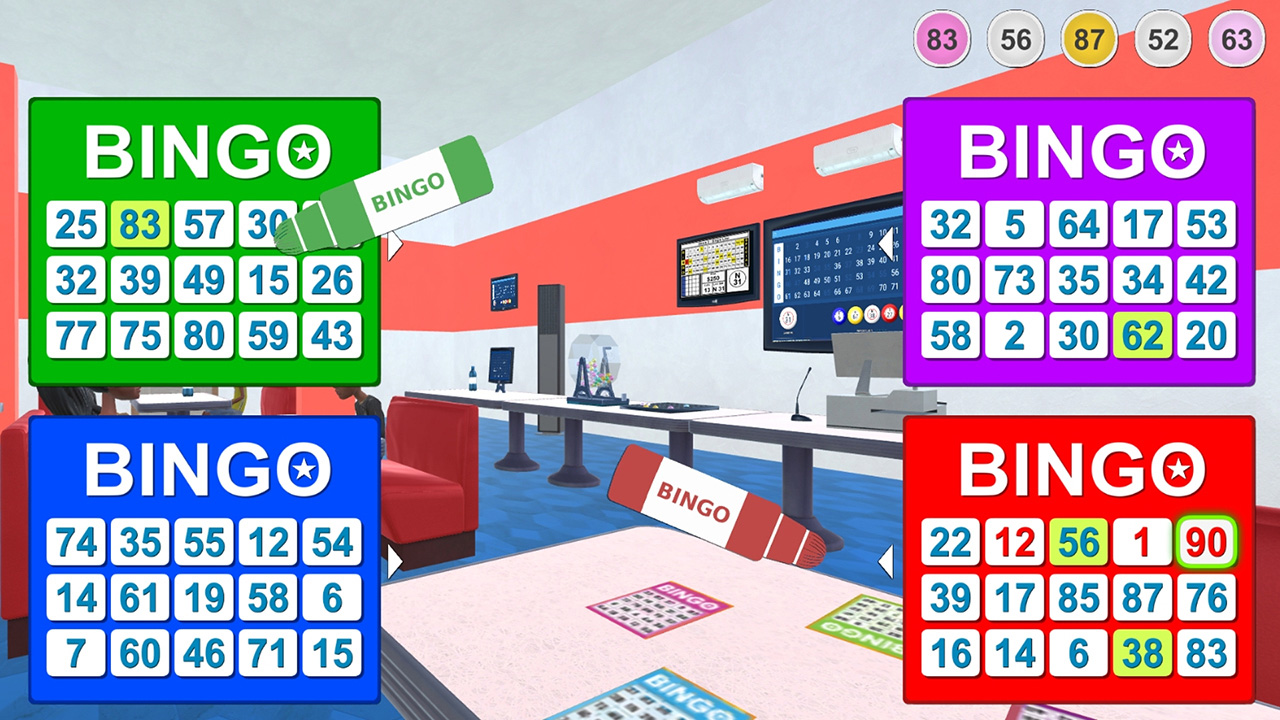Expand the red card's side arrow
Screen dimensions: 1280x720
tap(886, 560)
